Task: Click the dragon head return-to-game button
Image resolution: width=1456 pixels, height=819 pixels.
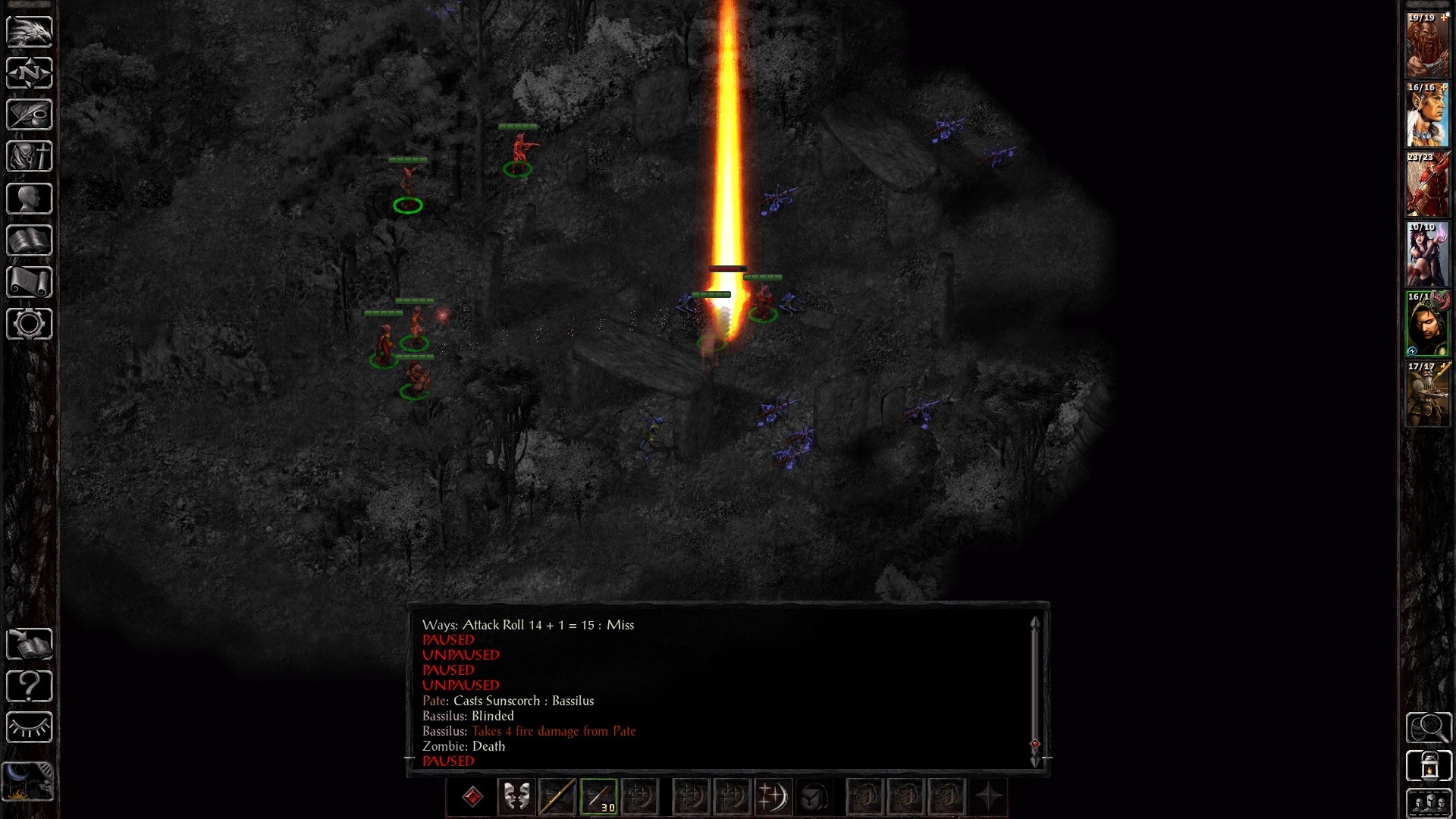Action: pos(30,32)
